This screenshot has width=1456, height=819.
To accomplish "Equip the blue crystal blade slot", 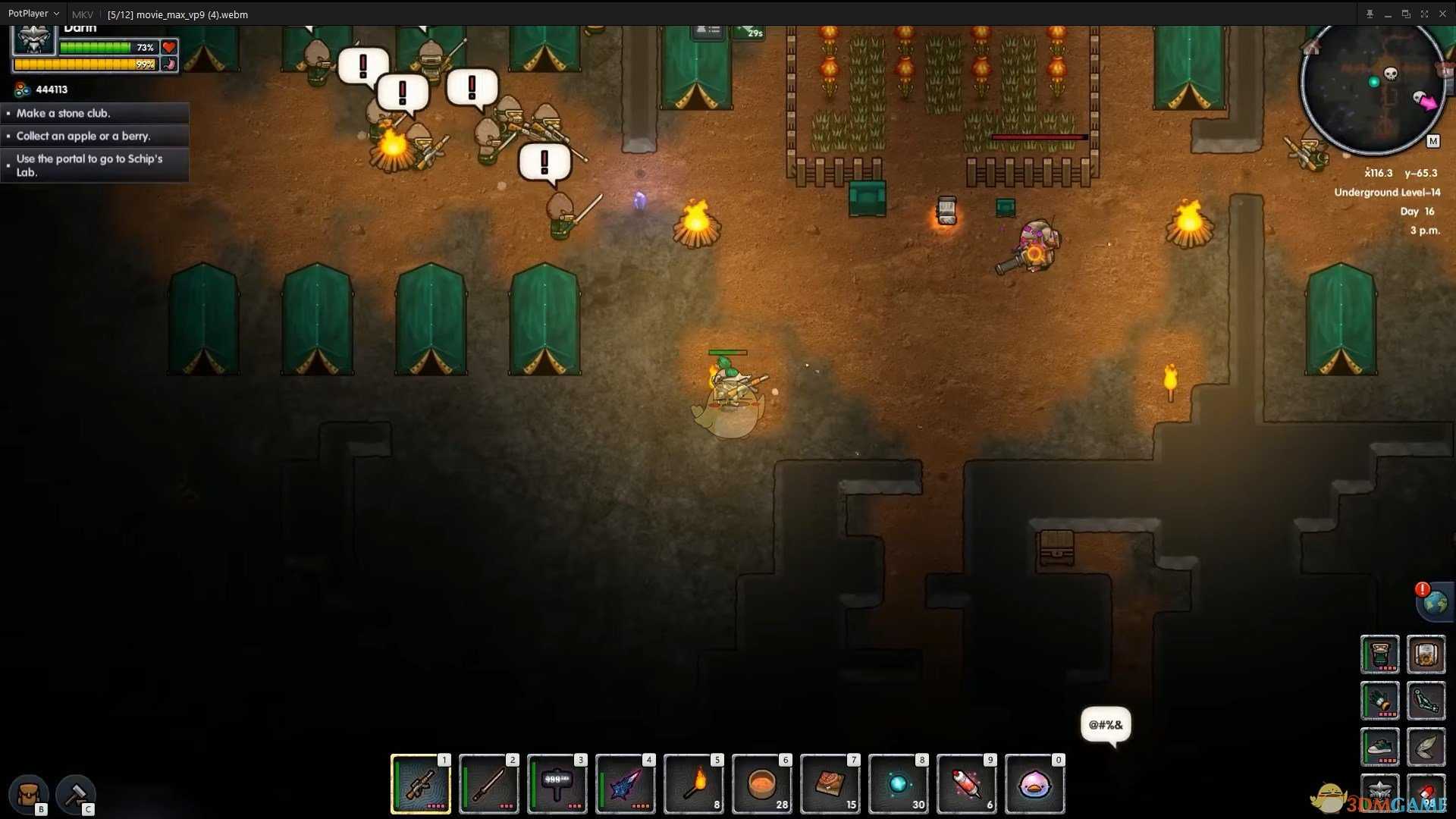I will click(x=626, y=784).
